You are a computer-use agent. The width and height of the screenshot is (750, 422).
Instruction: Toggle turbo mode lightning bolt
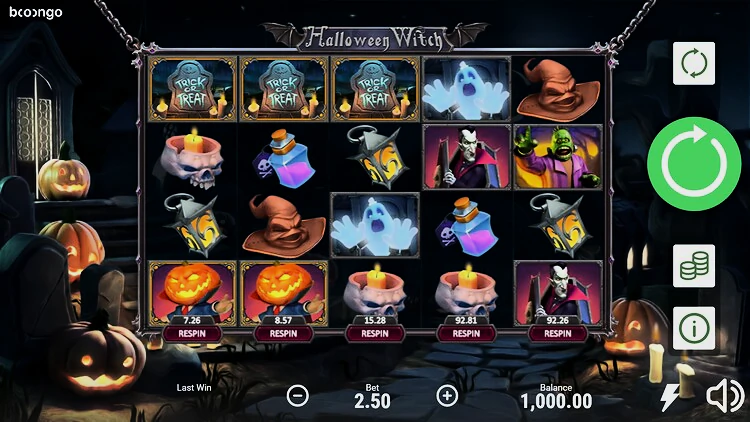pyautogui.click(x=670, y=397)
